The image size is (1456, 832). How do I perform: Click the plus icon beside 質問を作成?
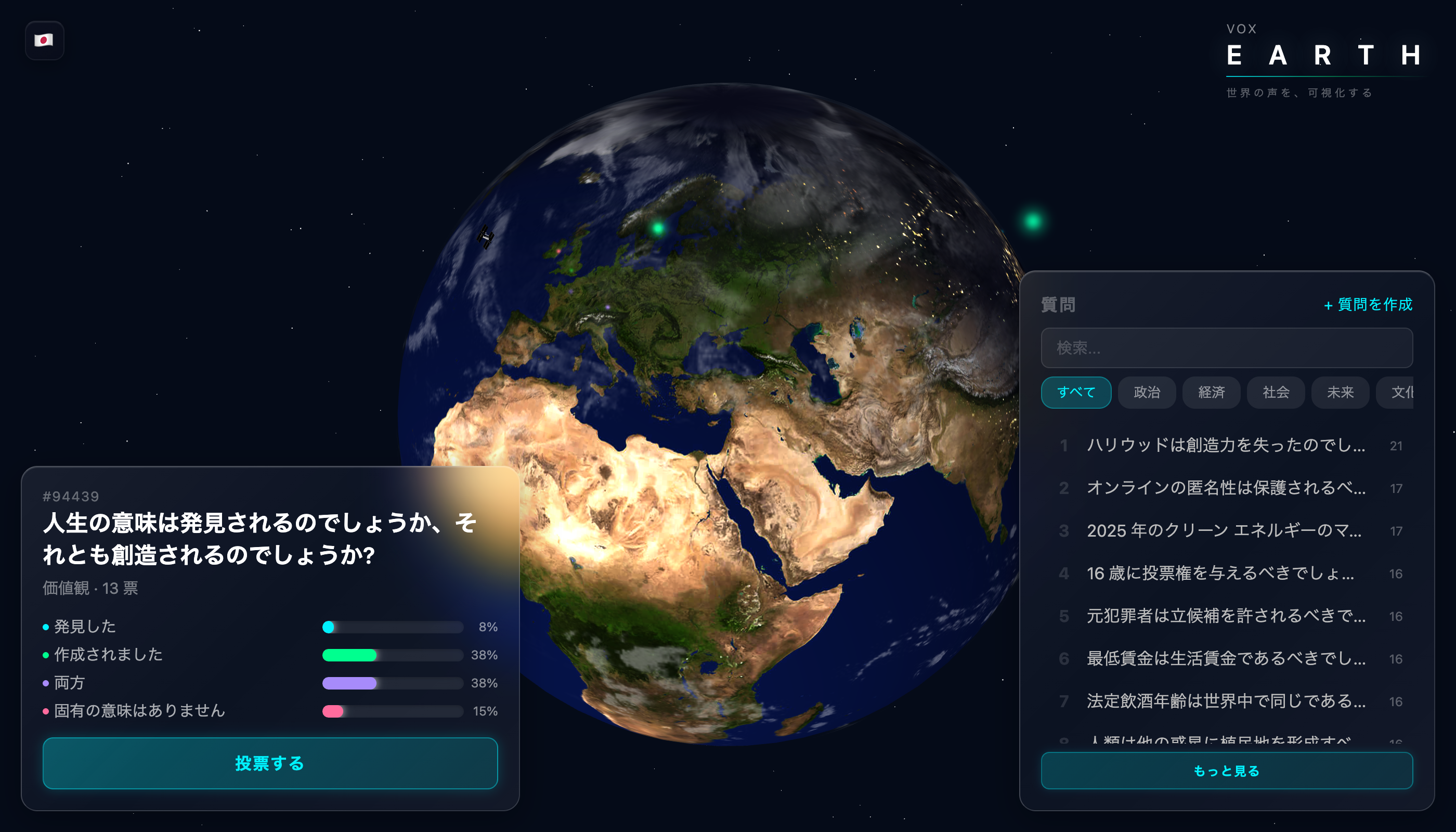(1330, 305)
